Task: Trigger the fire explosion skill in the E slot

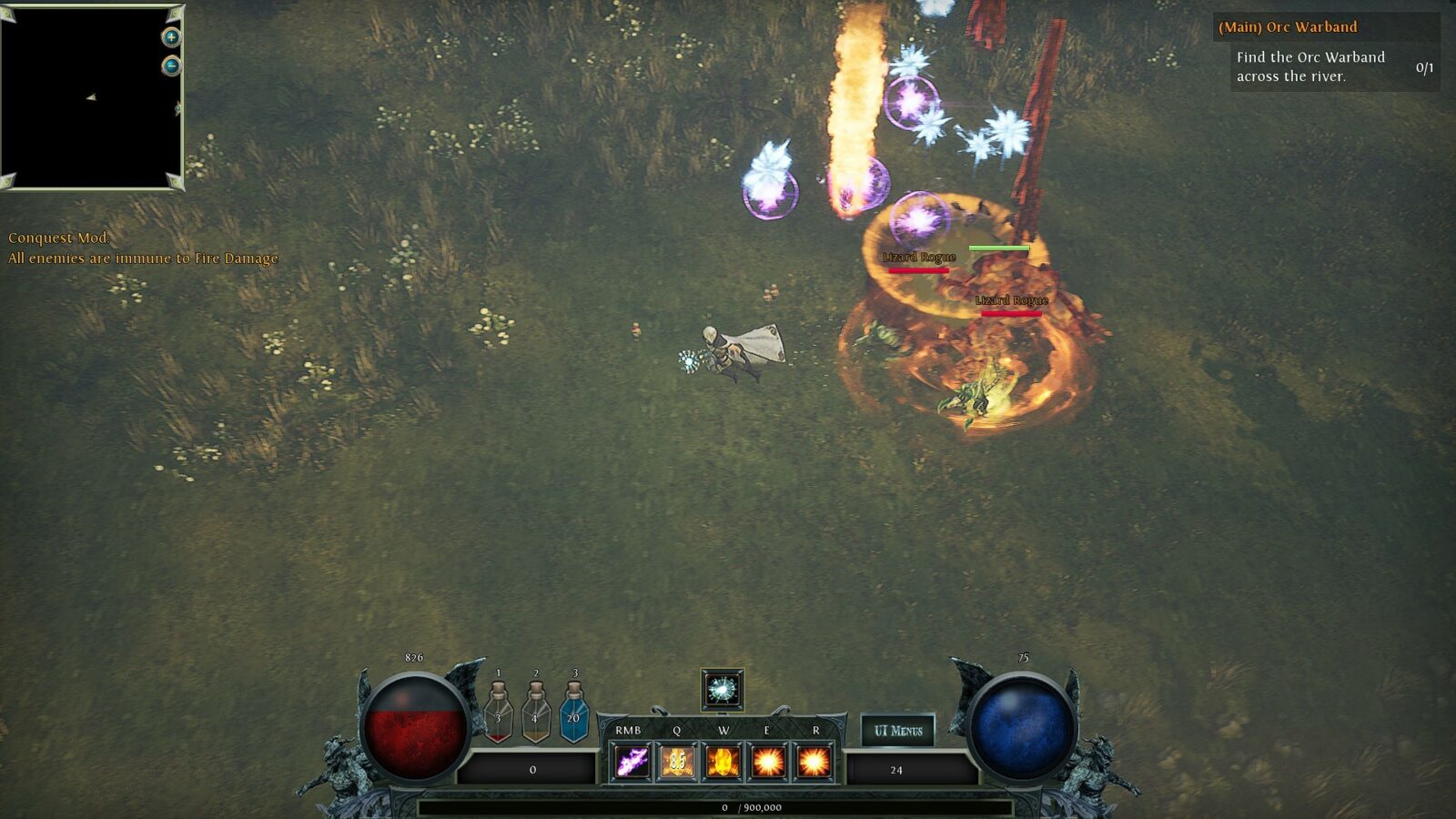Action: (768, 762)
